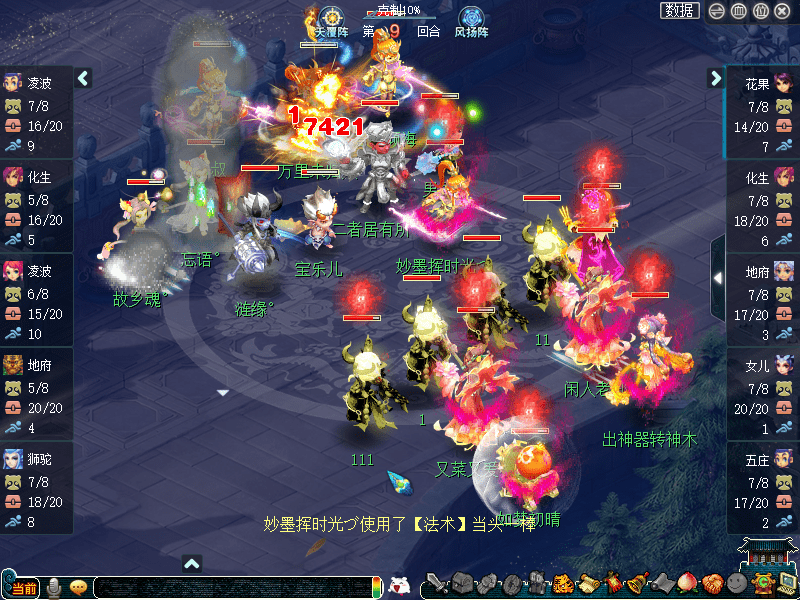Screen dimensions: 800x600
Task: Open the orange chat bubble button
Action: pos(78,587)
